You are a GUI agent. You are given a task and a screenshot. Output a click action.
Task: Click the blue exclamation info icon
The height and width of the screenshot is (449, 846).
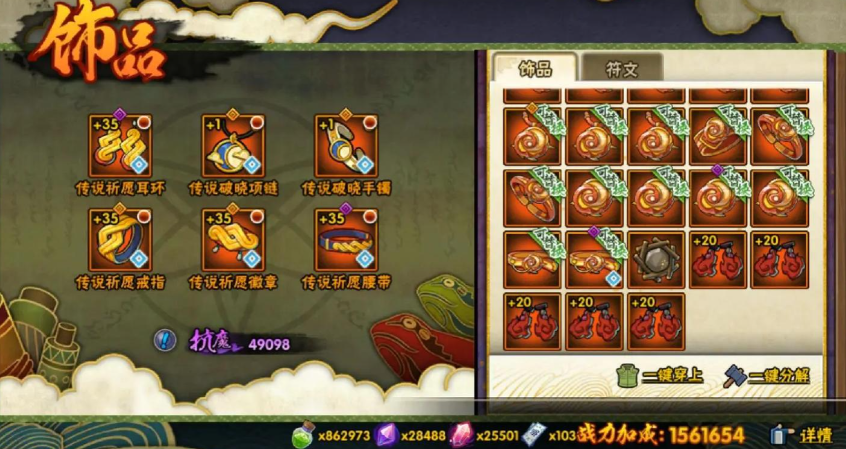(166, 340)
